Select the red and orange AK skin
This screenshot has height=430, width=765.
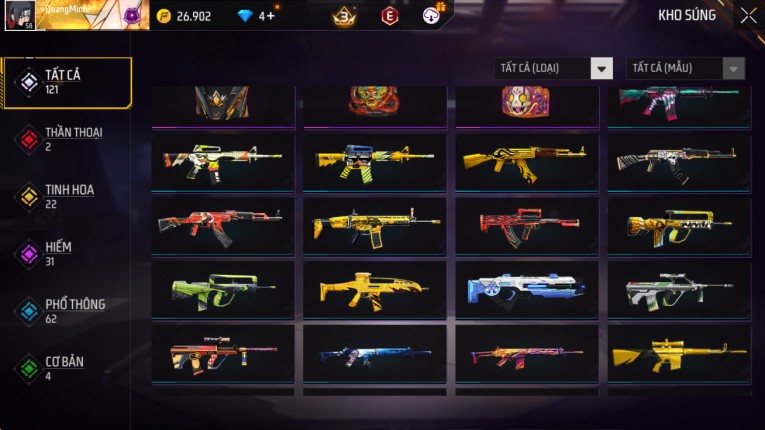click(223, 225)
